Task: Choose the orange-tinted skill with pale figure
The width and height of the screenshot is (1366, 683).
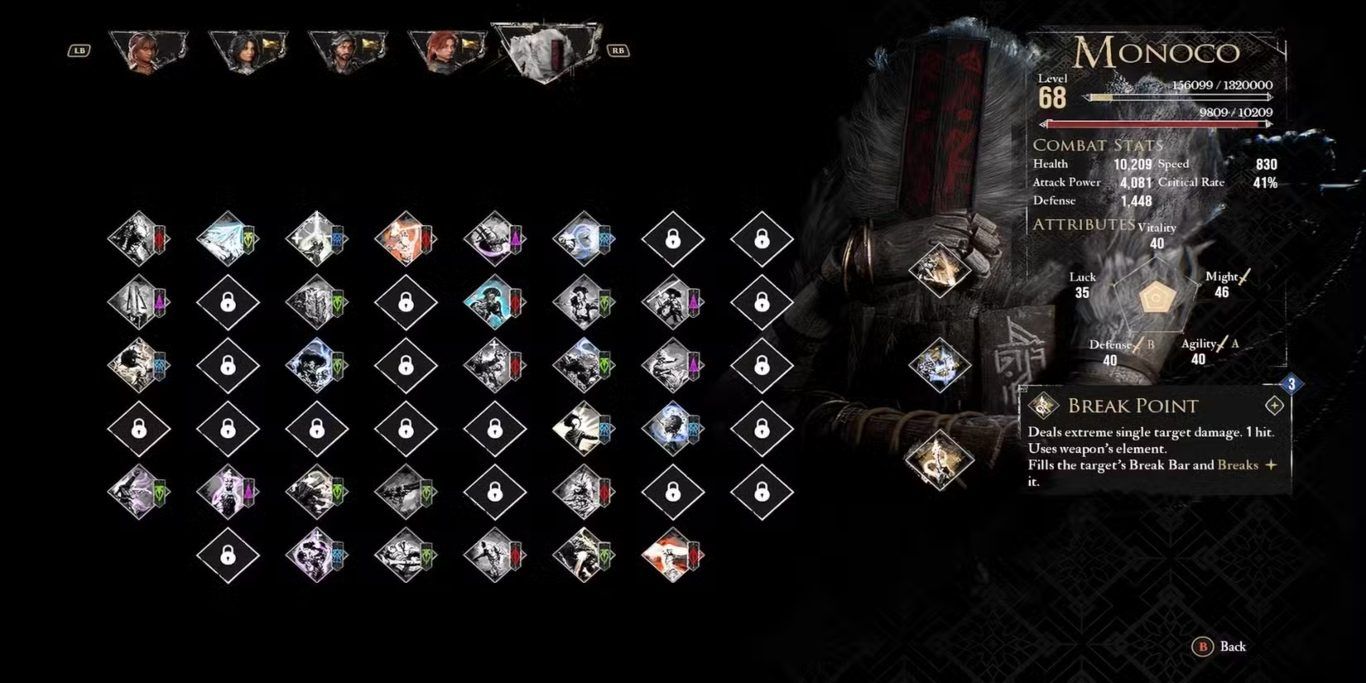Action: pyautogui.click(x=404, y=239)
